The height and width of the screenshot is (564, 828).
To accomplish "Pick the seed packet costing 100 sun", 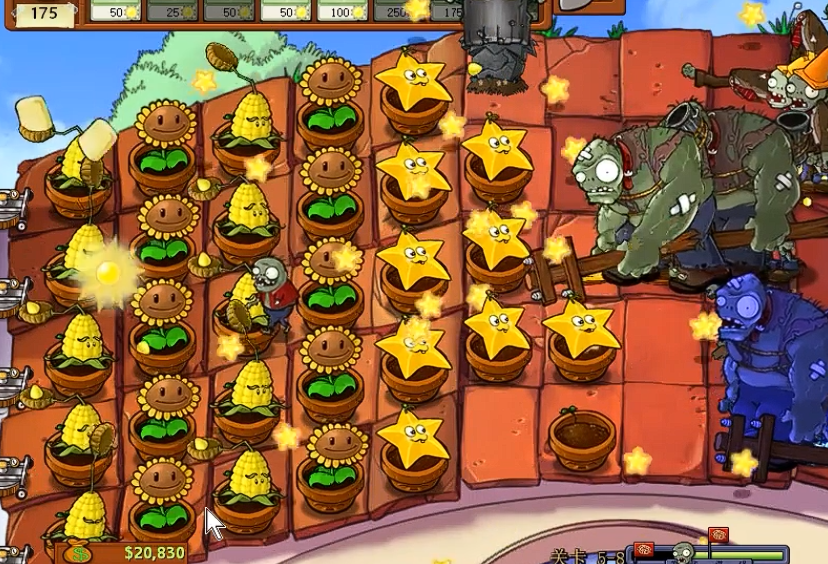I will 344,10.
